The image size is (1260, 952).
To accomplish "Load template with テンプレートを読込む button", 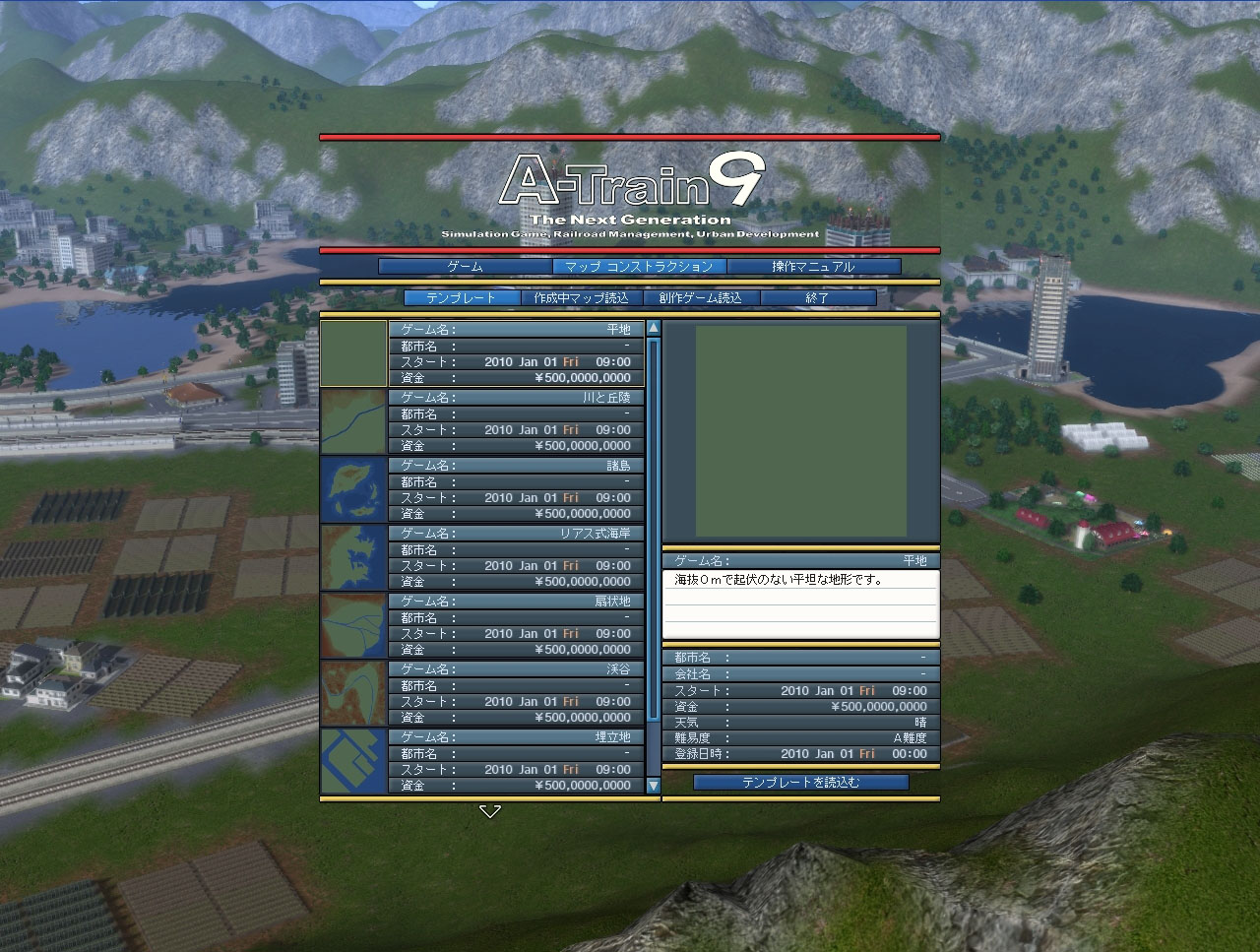I will (800, 783).
